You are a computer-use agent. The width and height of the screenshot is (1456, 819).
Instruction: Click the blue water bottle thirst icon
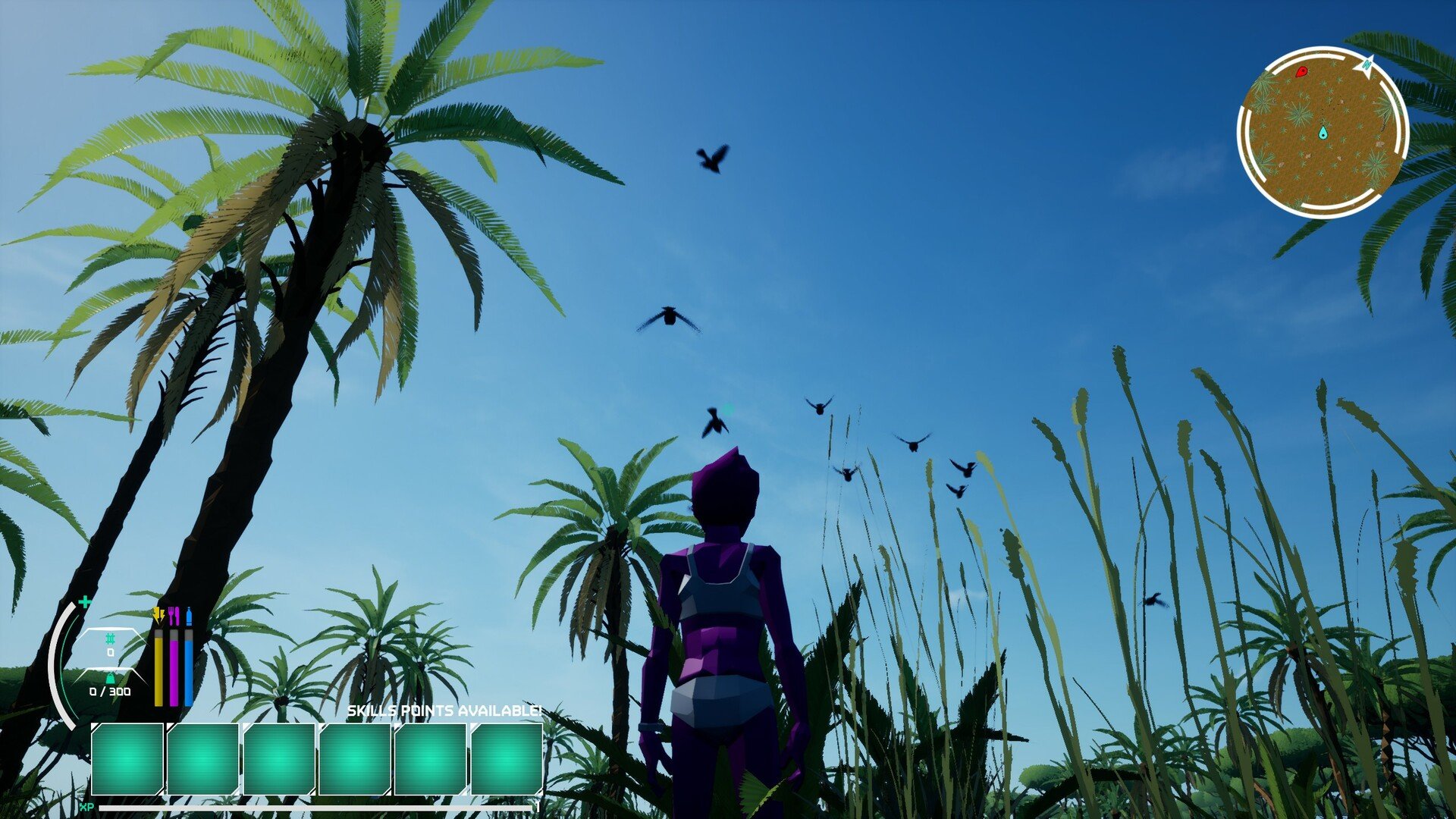(x=189, y=615)
